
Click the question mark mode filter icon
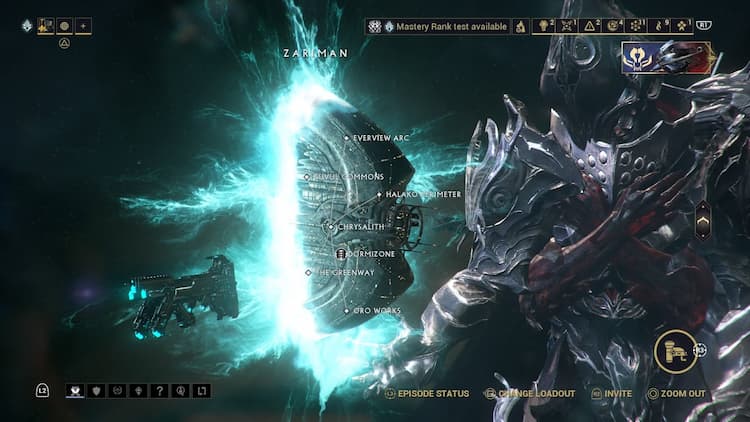pyautogui.click(x=159, y=391)
